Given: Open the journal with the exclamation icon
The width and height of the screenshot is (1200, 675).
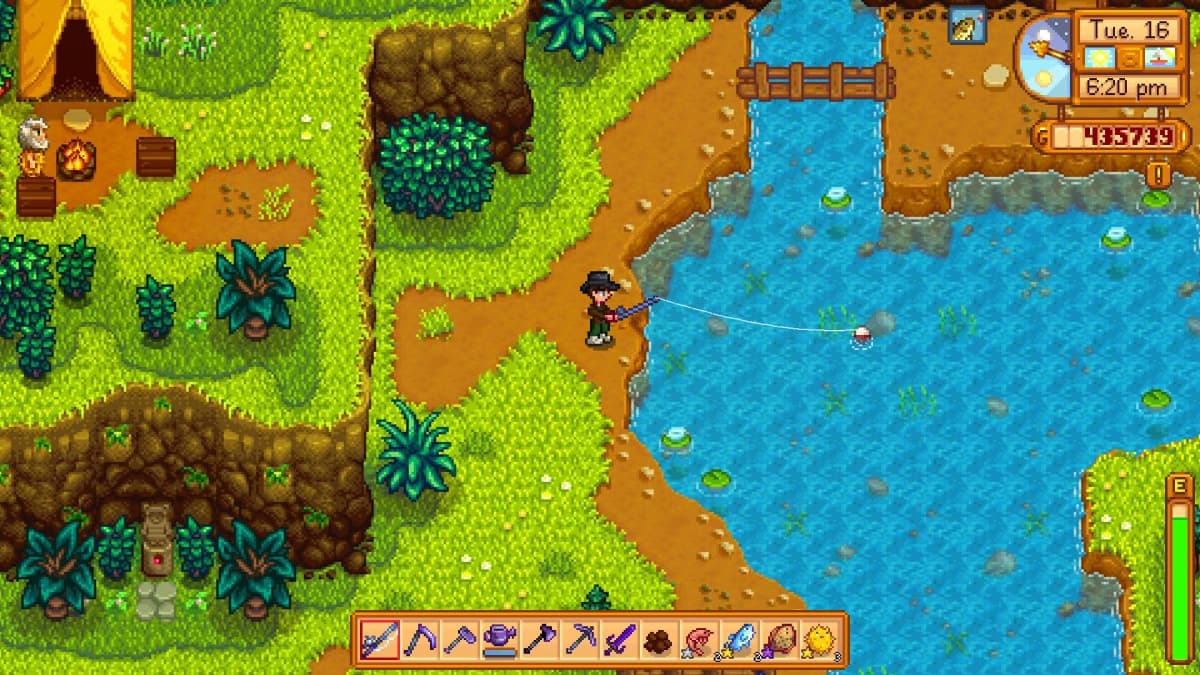Looking at the screenshot, I should (1159, 175).
